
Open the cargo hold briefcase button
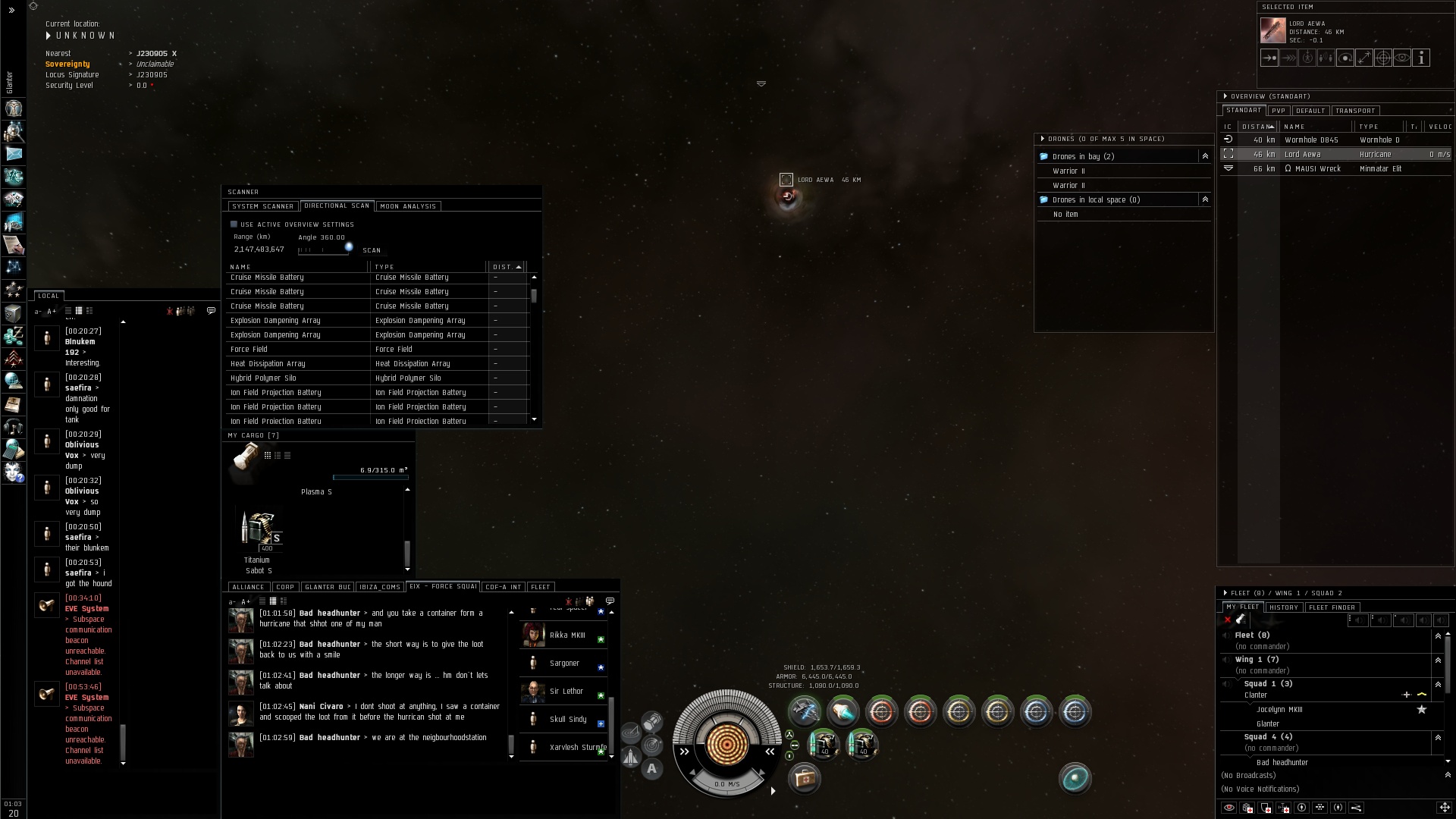coord(804,779)
